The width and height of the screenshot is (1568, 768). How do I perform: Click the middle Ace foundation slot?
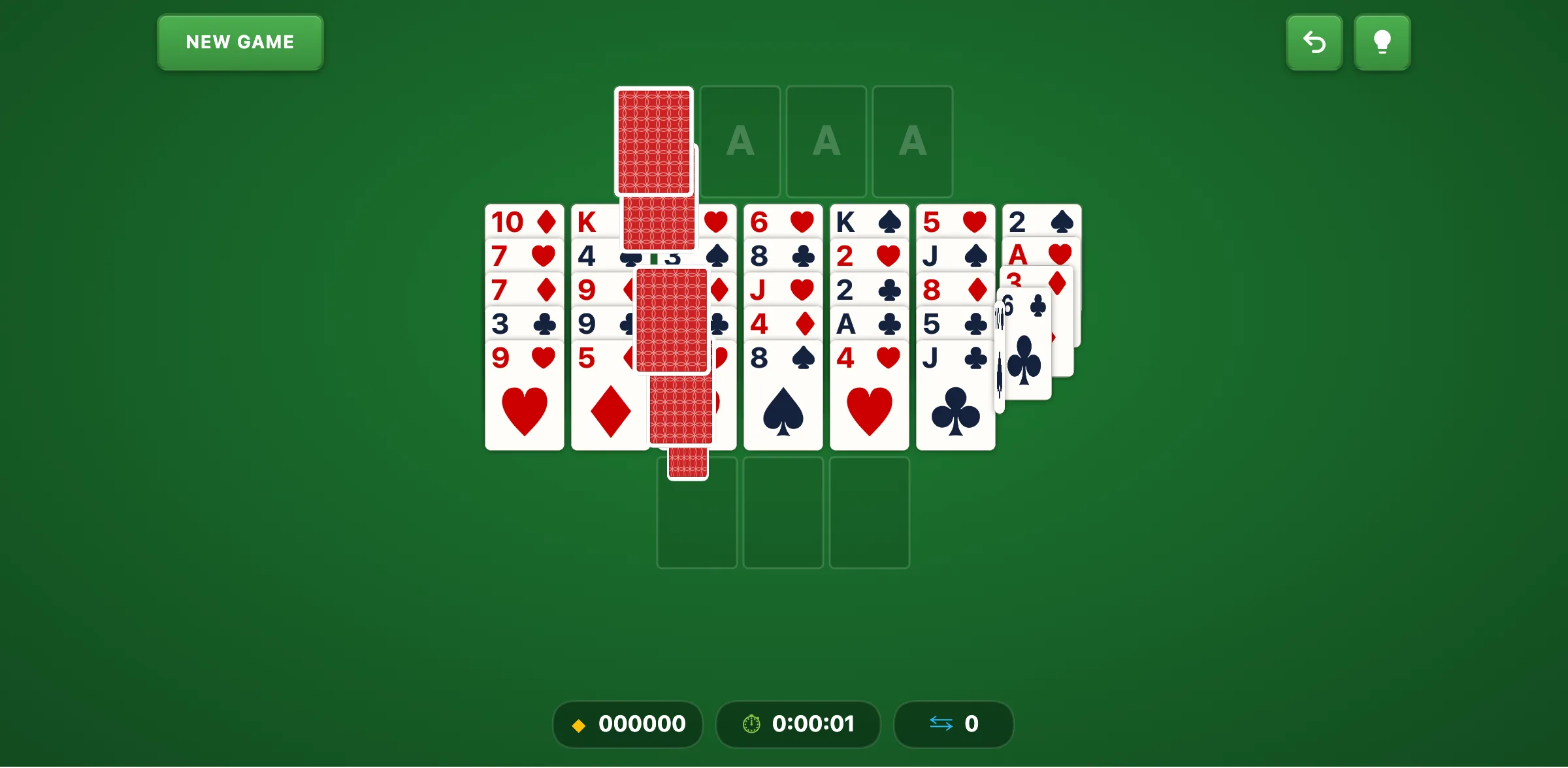pyautogui.click(x=826, y=140)
